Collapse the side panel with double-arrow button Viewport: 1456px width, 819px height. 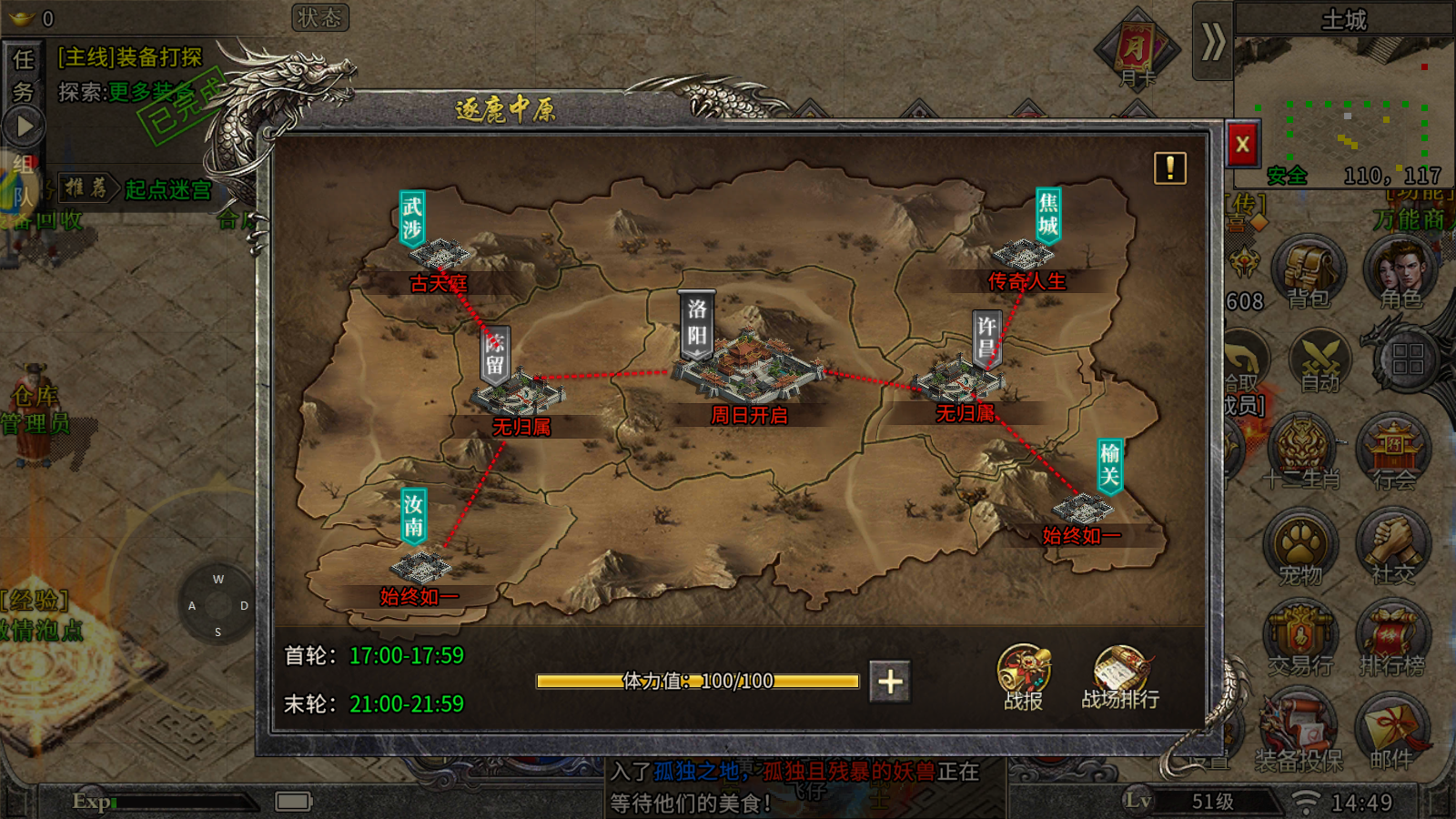(x=1212, y=42)
